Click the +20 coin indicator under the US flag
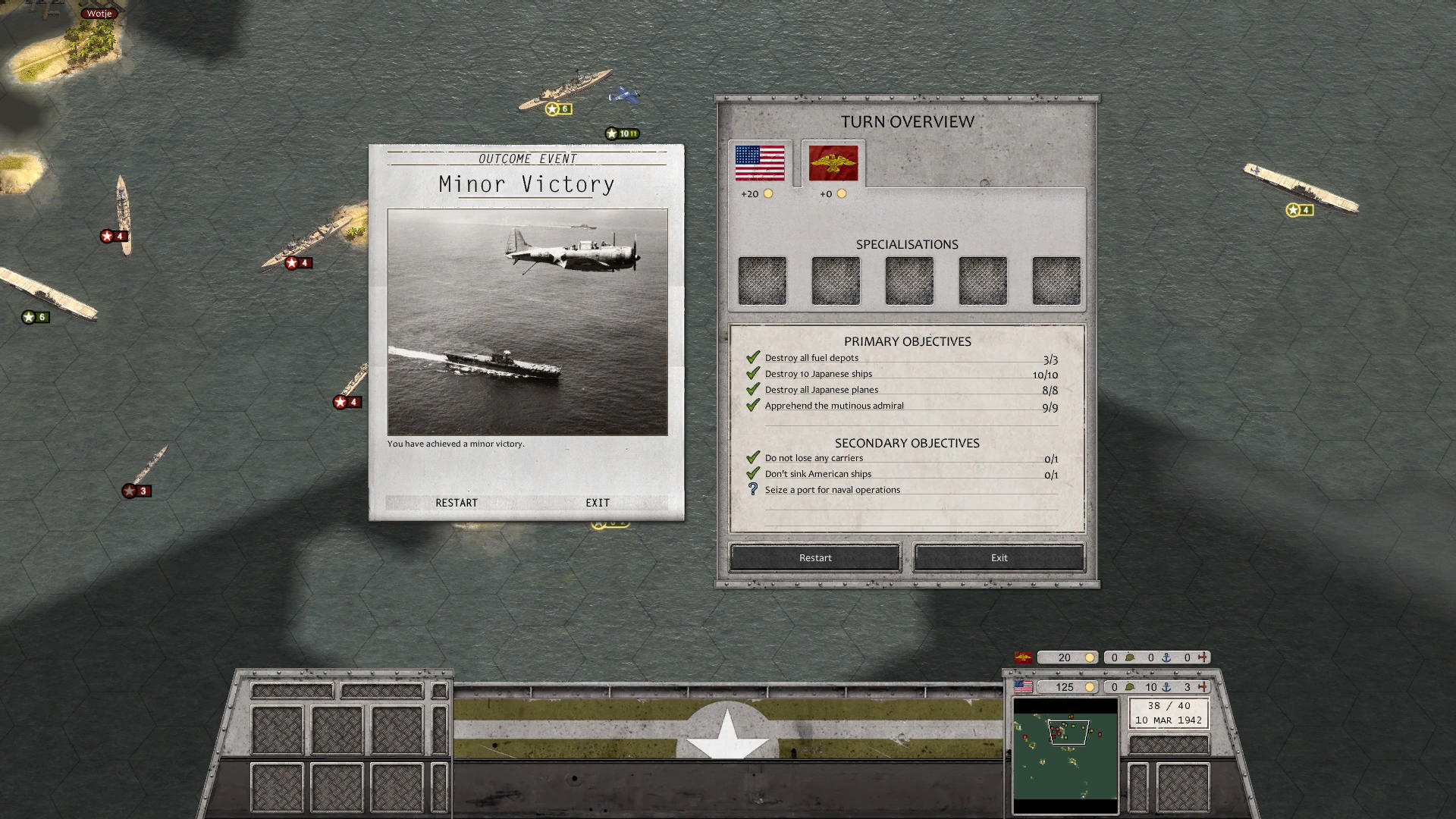The height and width of the screenshot is (819, 1456). [x=755, y=193]
